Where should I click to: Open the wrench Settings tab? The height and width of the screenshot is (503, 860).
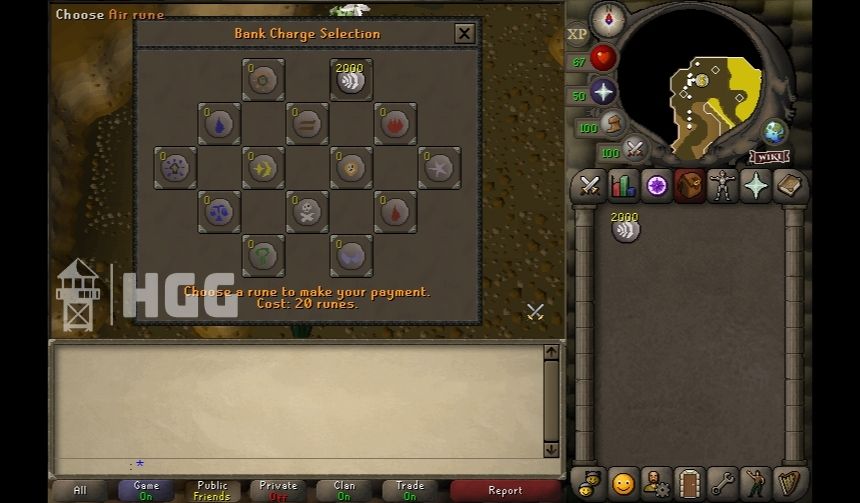(722, 483)
